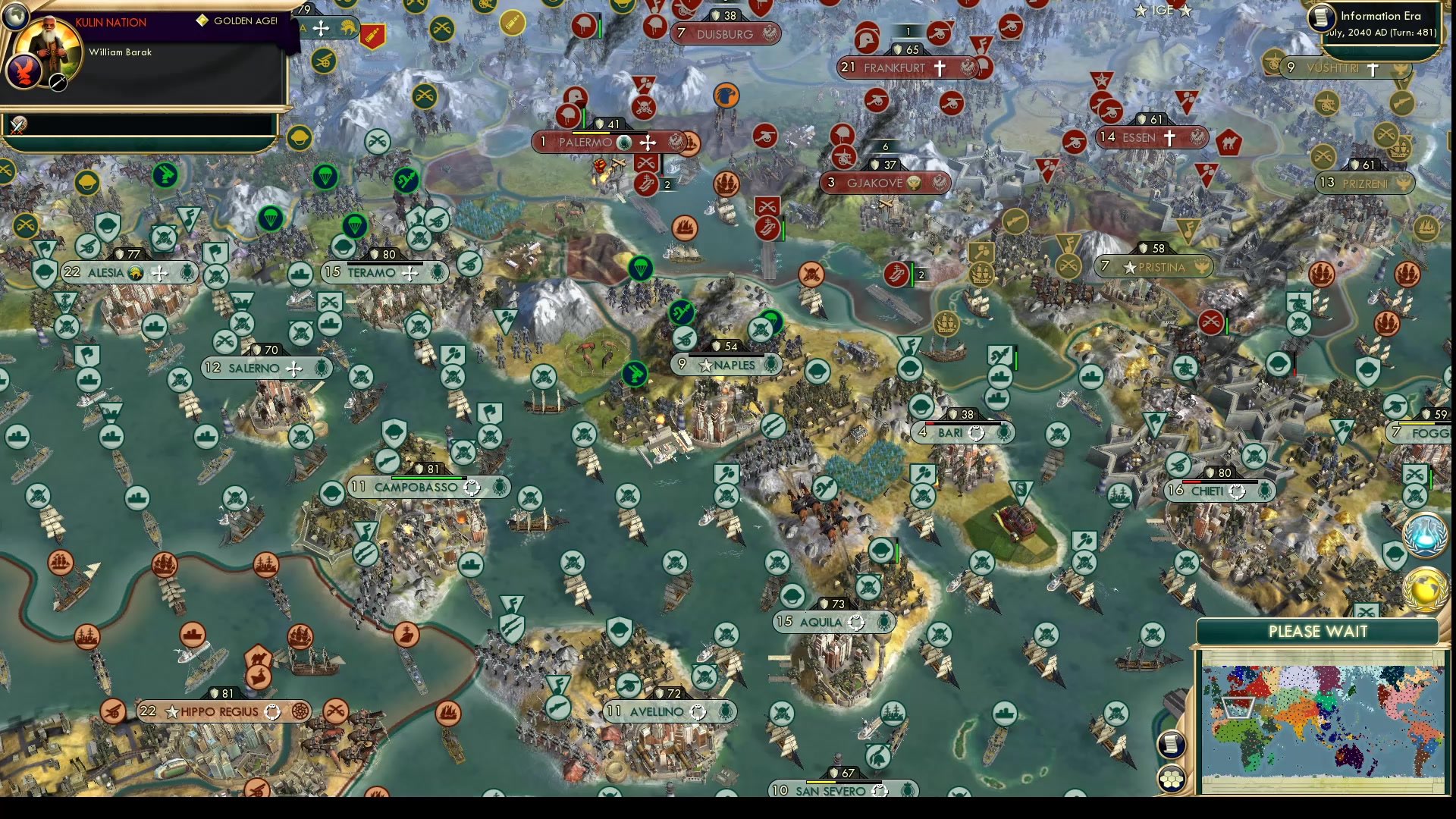Open the Naples city banner
Image resolution: width=1456 pixels, height=819 pixels.
[726, 364]
